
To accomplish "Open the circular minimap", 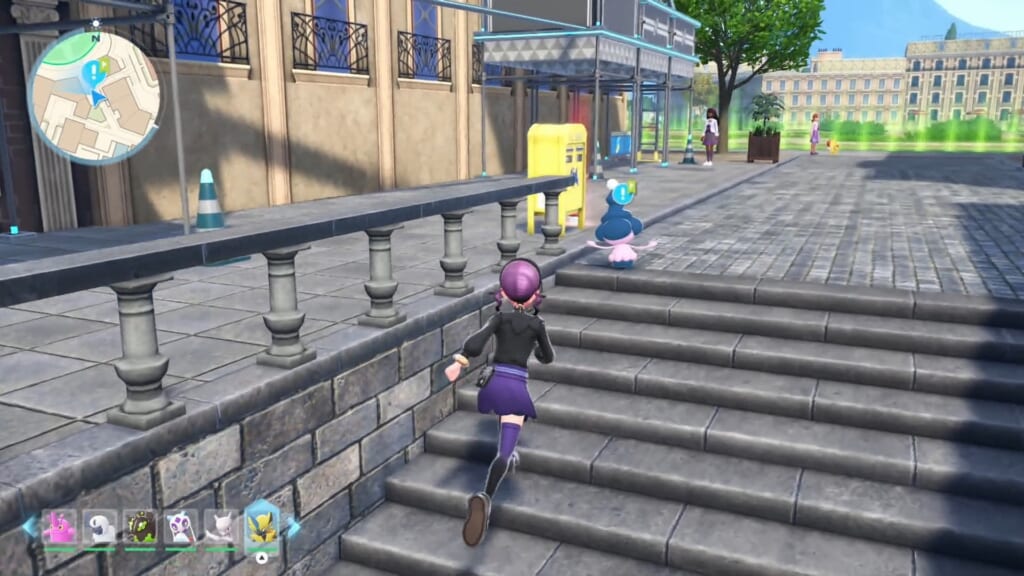I will click(94, 96).
